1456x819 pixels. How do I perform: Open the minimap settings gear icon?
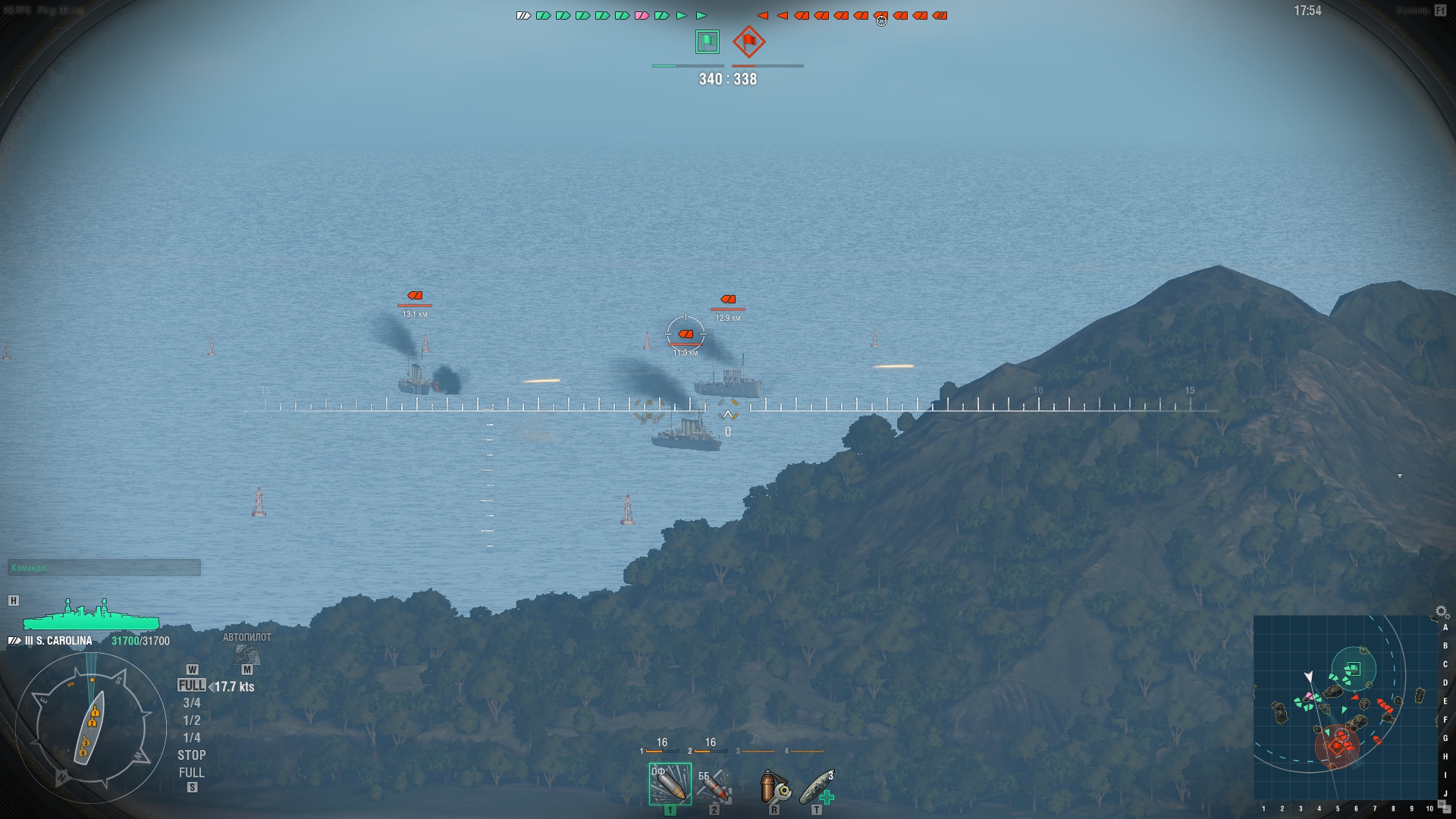[x=1441, y=611]
